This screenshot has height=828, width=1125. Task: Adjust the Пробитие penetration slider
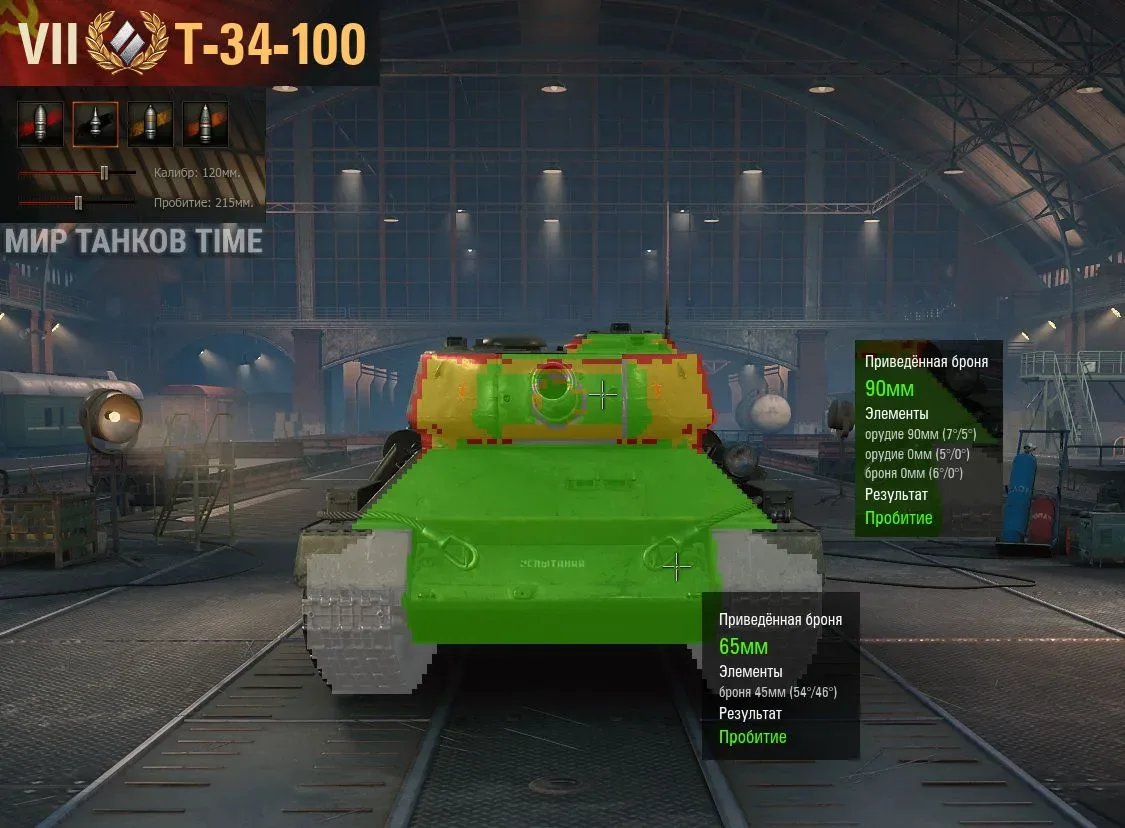(78, 203)
